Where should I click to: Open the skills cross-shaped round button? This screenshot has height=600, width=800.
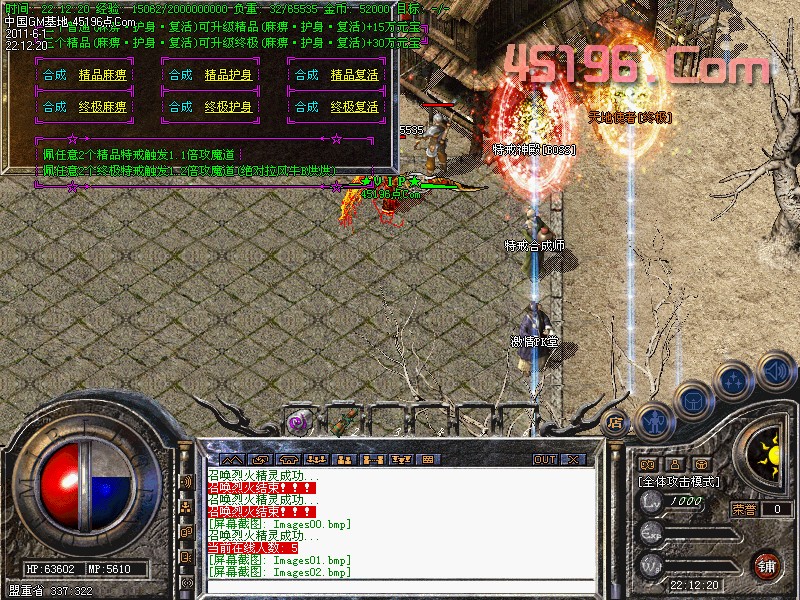733,380
